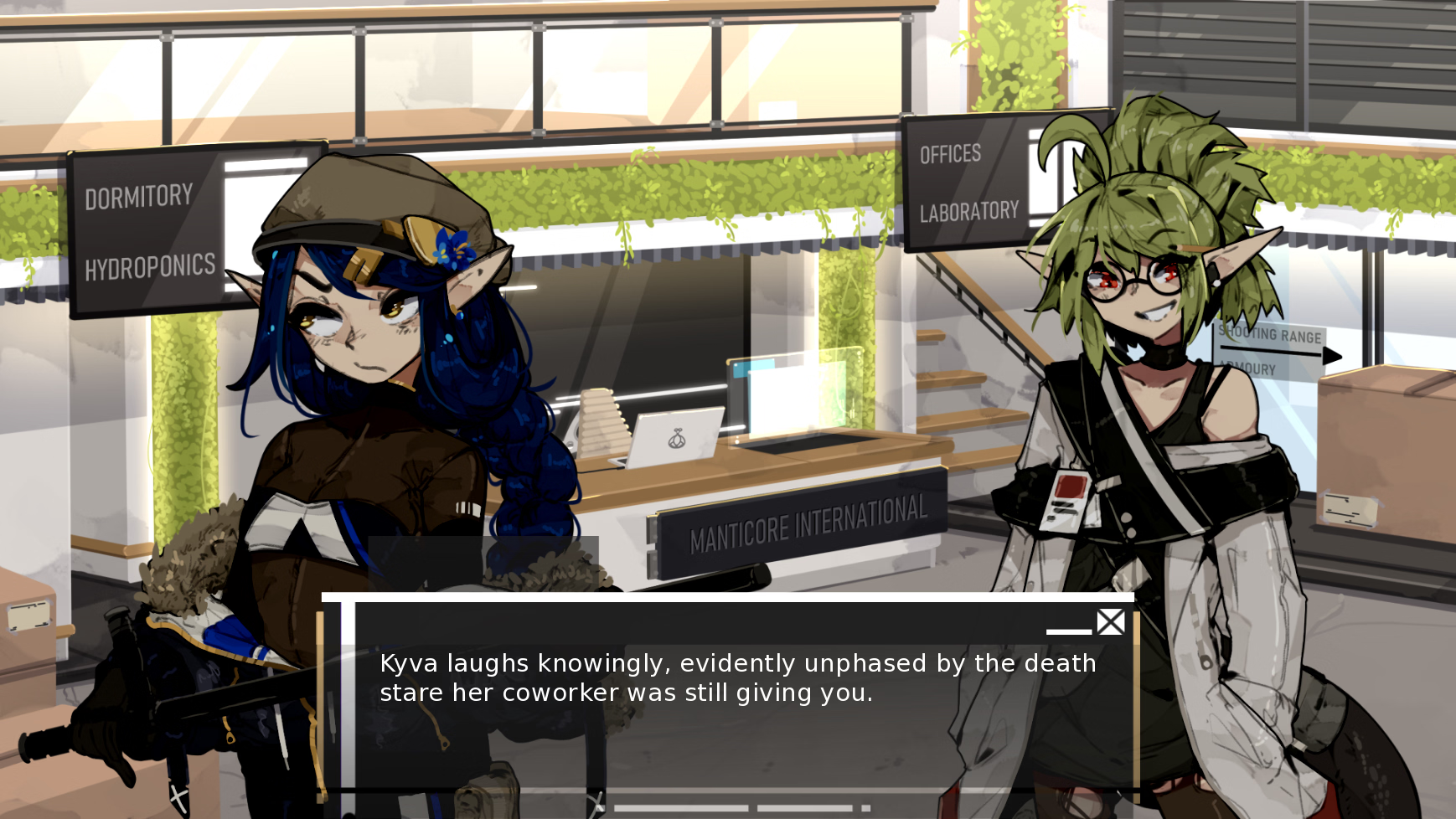Click the minimize bar on the dialogue window
1456x819 pixels.
[x=1068, y=631]
